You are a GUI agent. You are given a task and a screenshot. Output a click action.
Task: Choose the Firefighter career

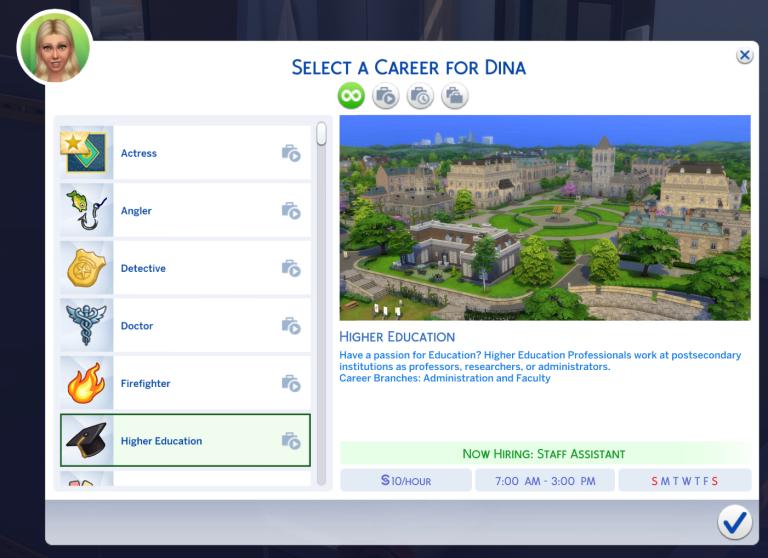(x=185, y=383)
